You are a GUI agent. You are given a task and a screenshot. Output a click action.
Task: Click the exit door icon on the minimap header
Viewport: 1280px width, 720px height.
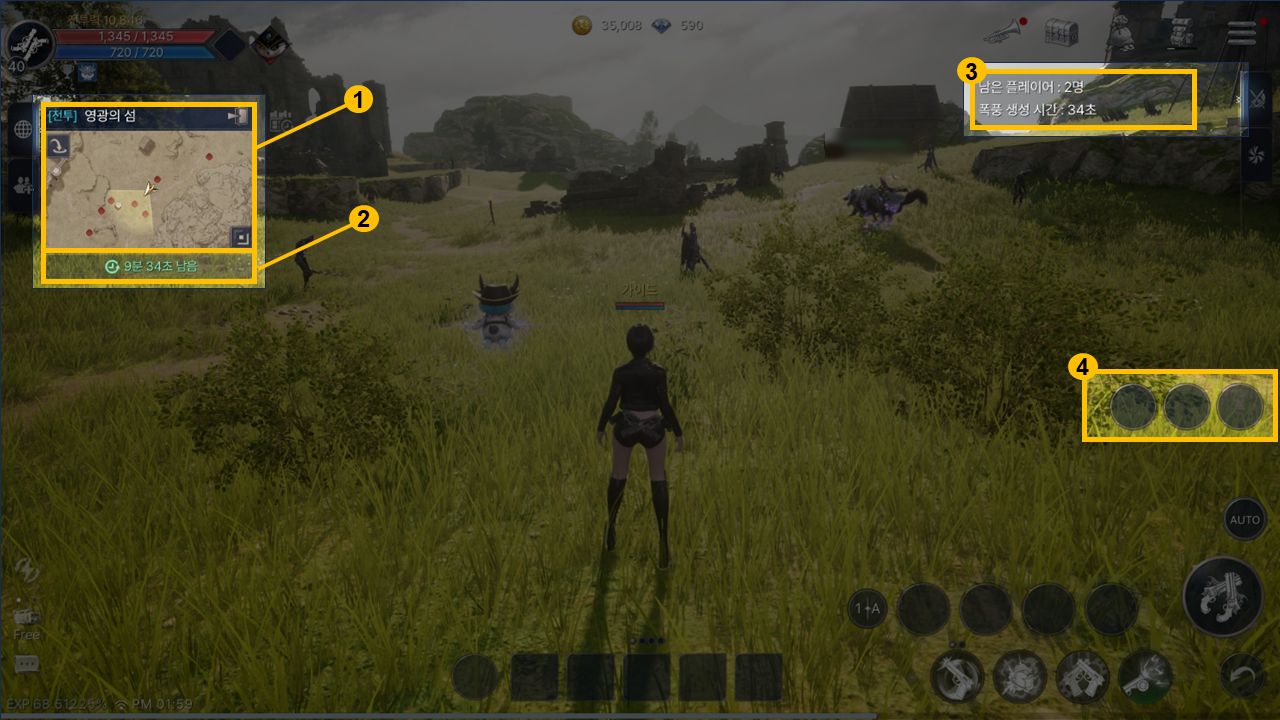point(239,117)
